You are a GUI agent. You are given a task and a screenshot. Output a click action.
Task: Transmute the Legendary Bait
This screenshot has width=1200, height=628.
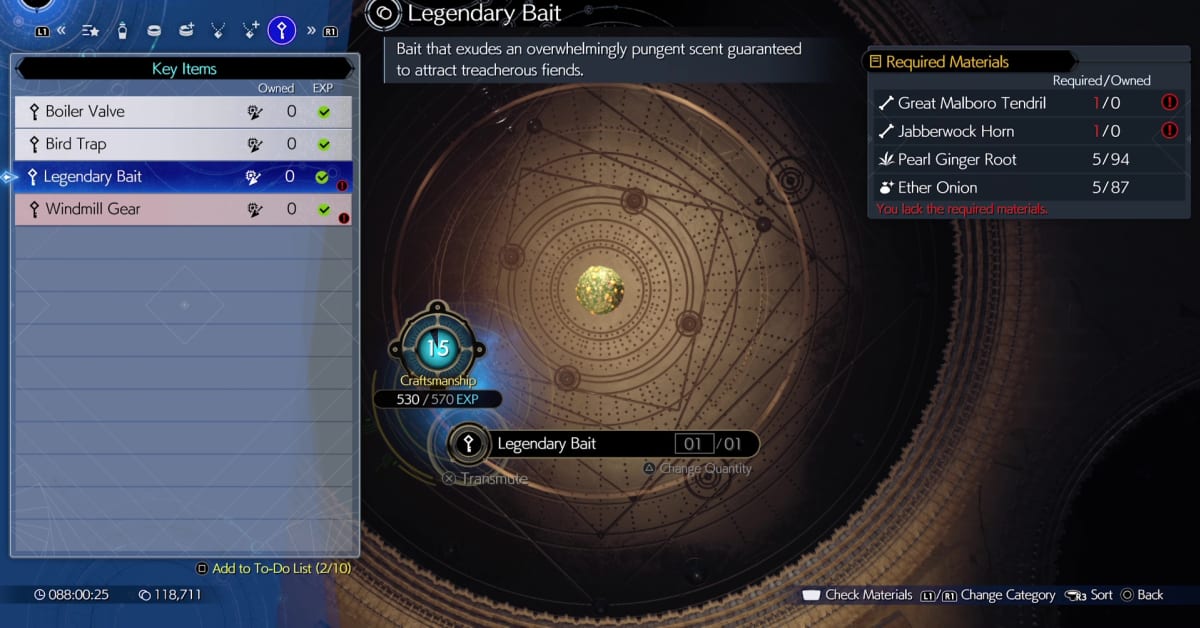485,478
